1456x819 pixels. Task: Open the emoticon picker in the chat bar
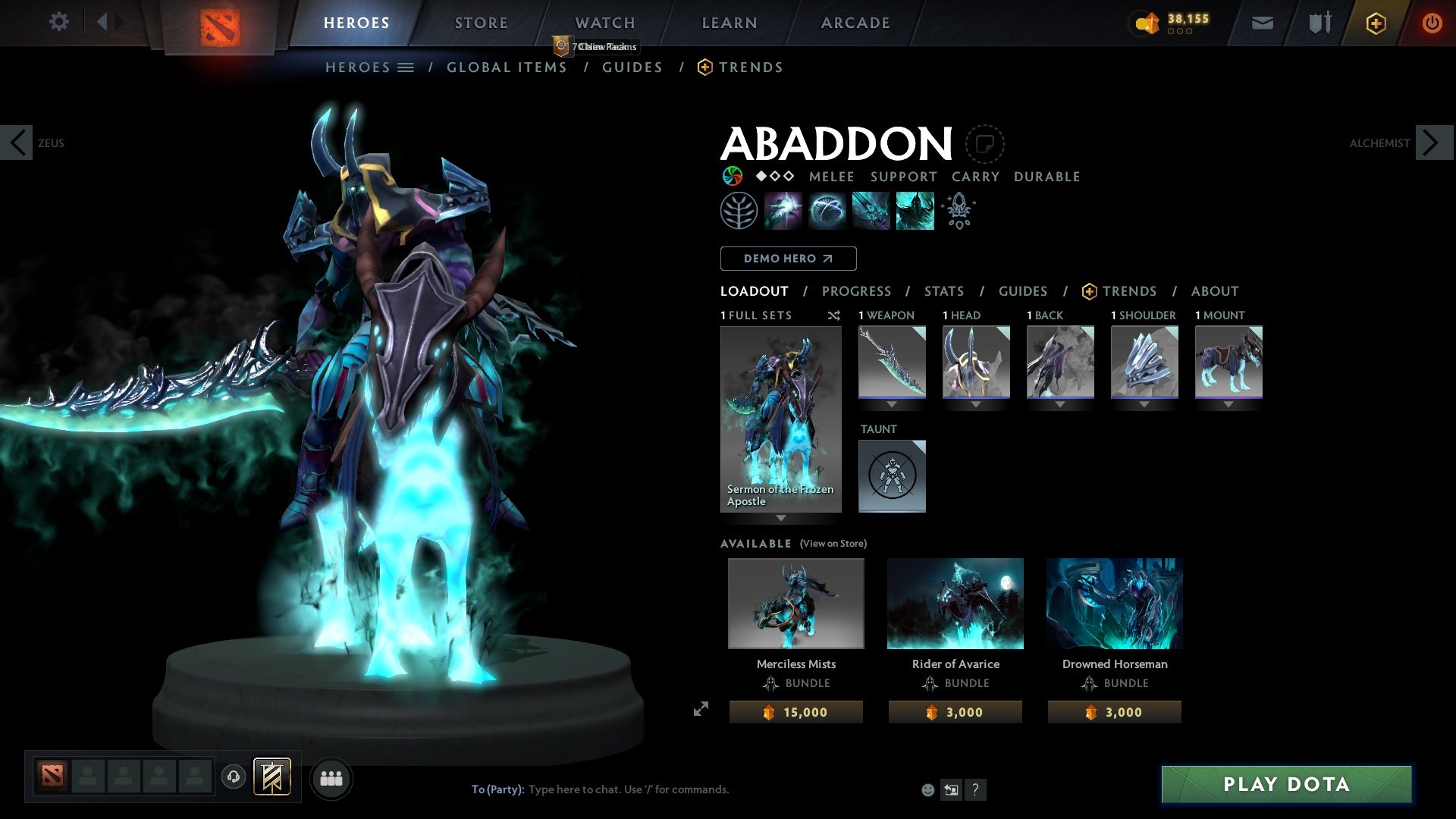[927, 789]
